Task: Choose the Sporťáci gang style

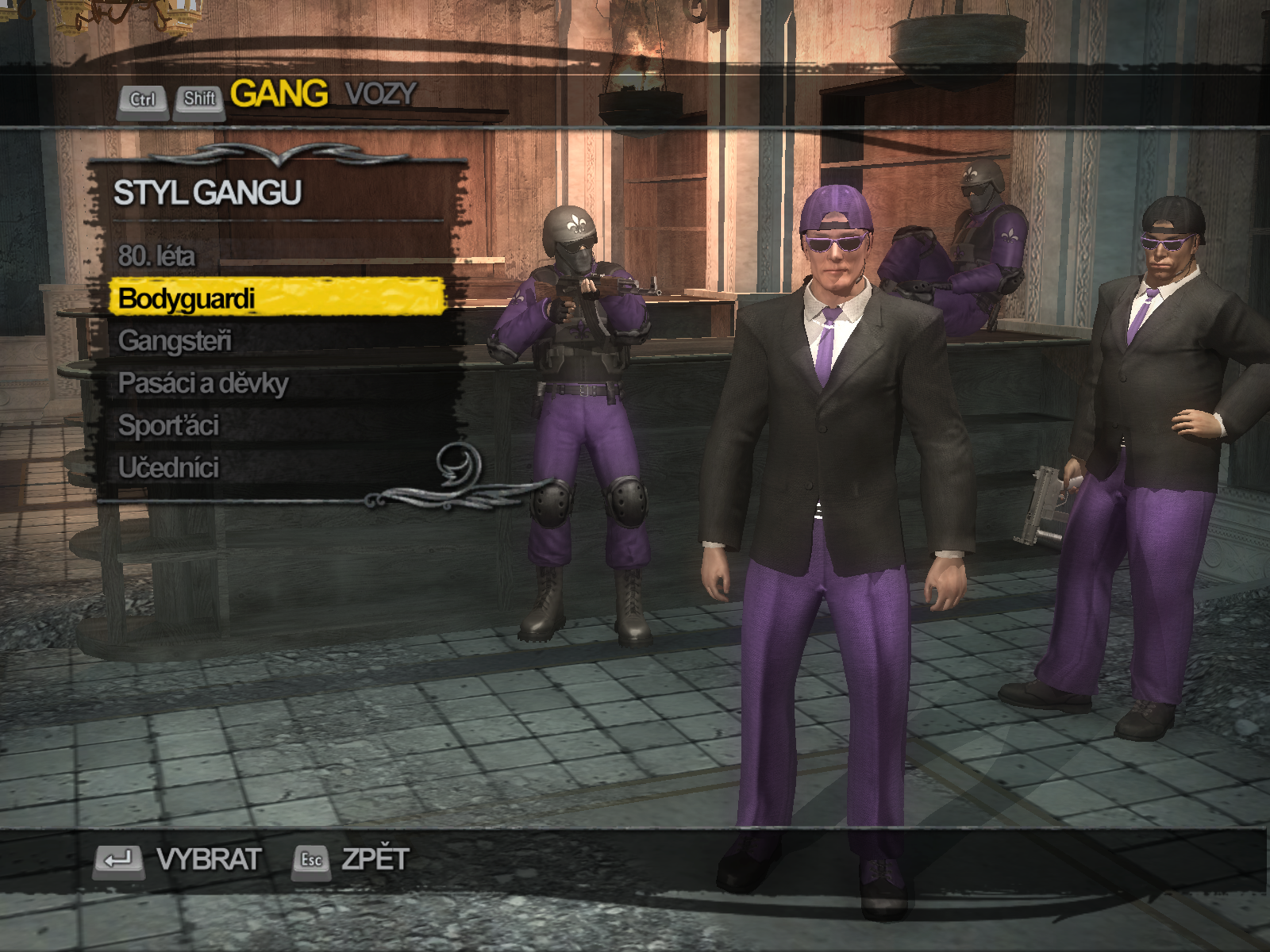Action: (168, 425)
